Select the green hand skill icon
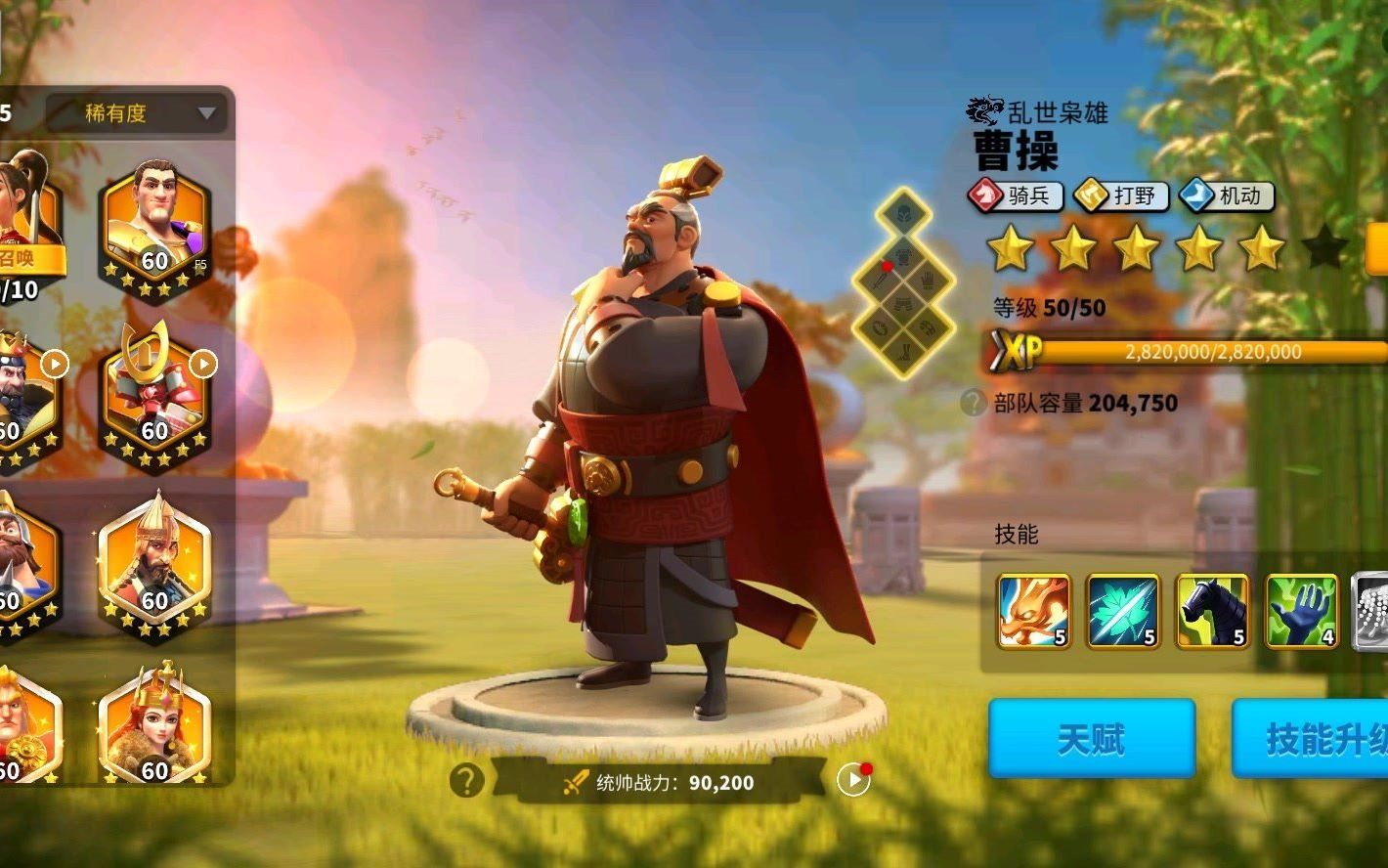1388x868 pixels. pos(1302,612)
